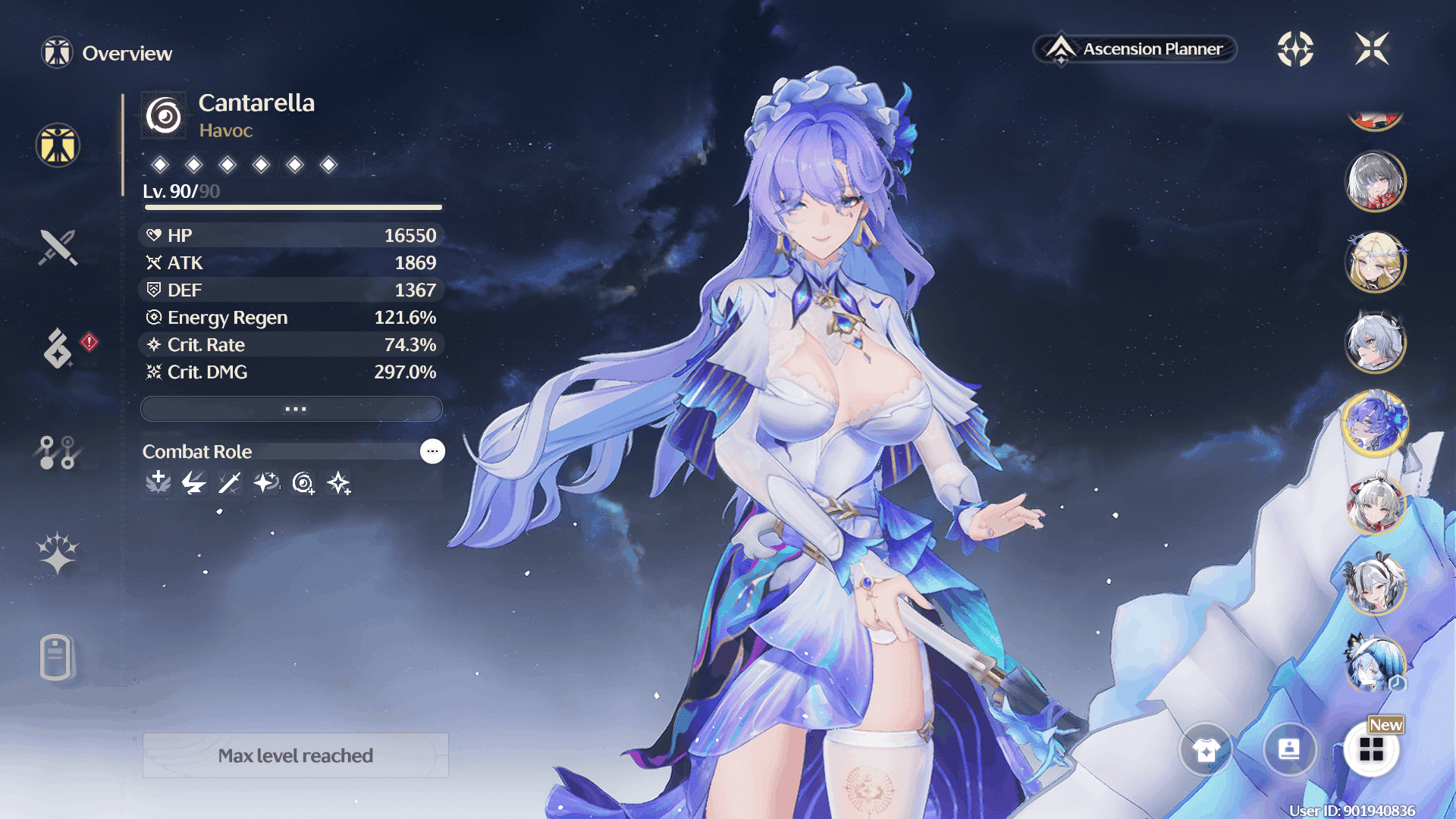Expand the full attribute list with three dots

(x=292, y=409)
